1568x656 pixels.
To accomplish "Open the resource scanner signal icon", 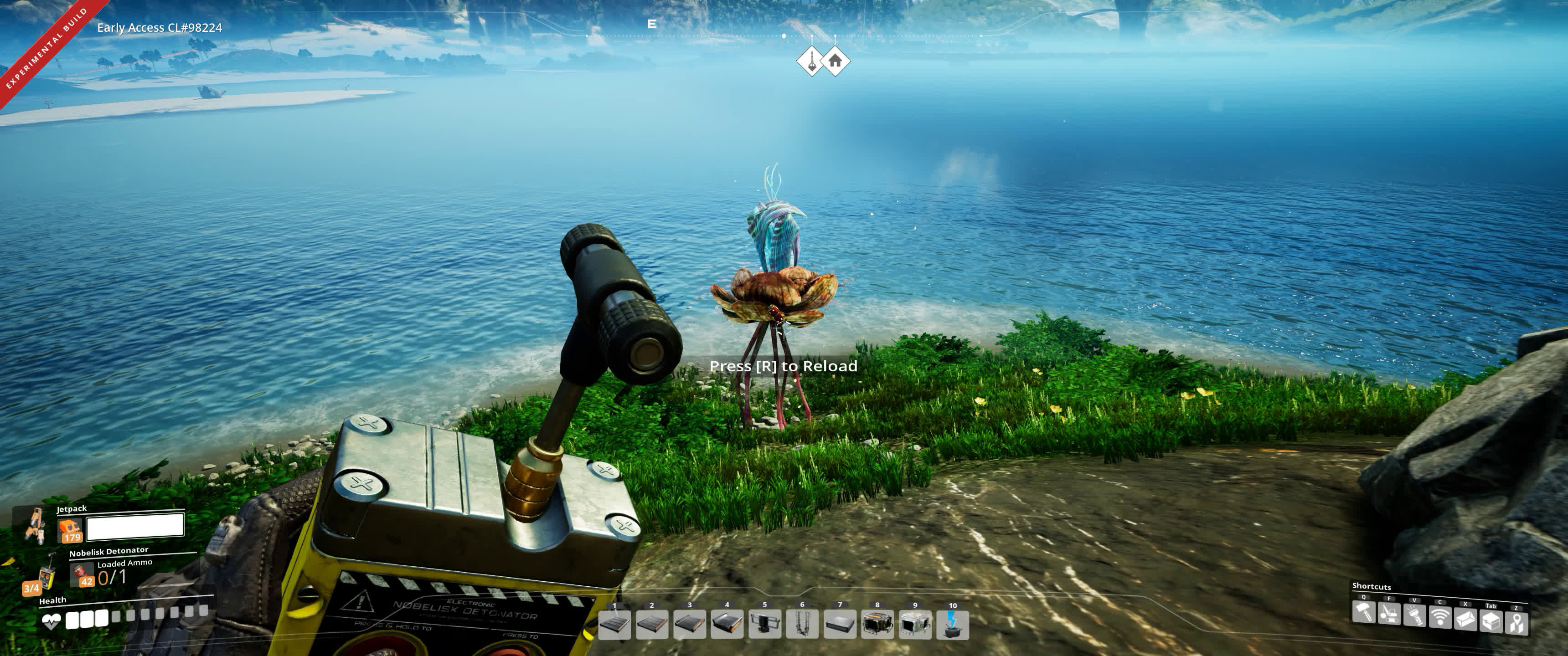I will click(x=1440, y=617).
